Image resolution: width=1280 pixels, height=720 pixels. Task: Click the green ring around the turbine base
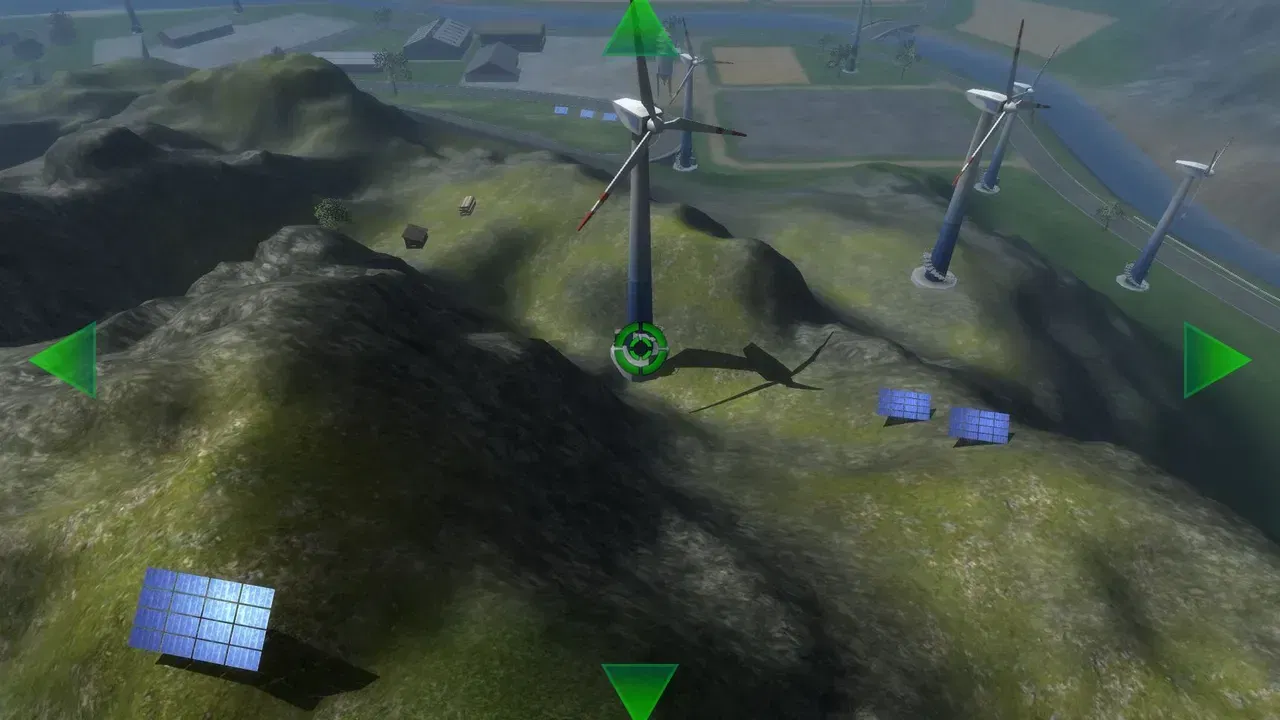click(x=639, y=349)
